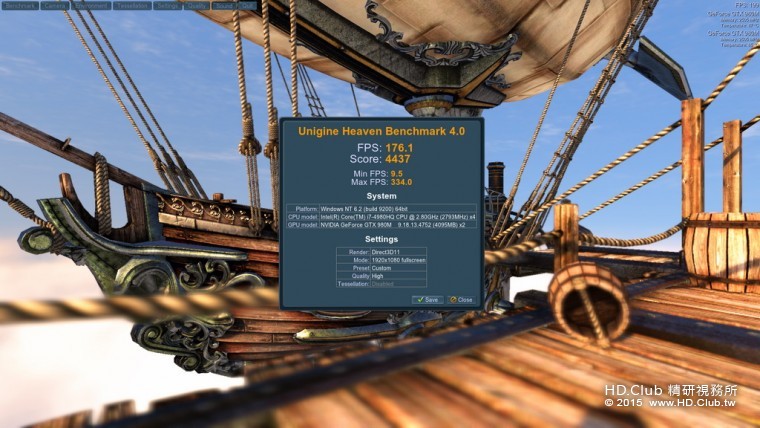The width and height of the screenshot is (760, 428).
Task: Click the Quality toolbar button
Action: (x=196, y=5)
